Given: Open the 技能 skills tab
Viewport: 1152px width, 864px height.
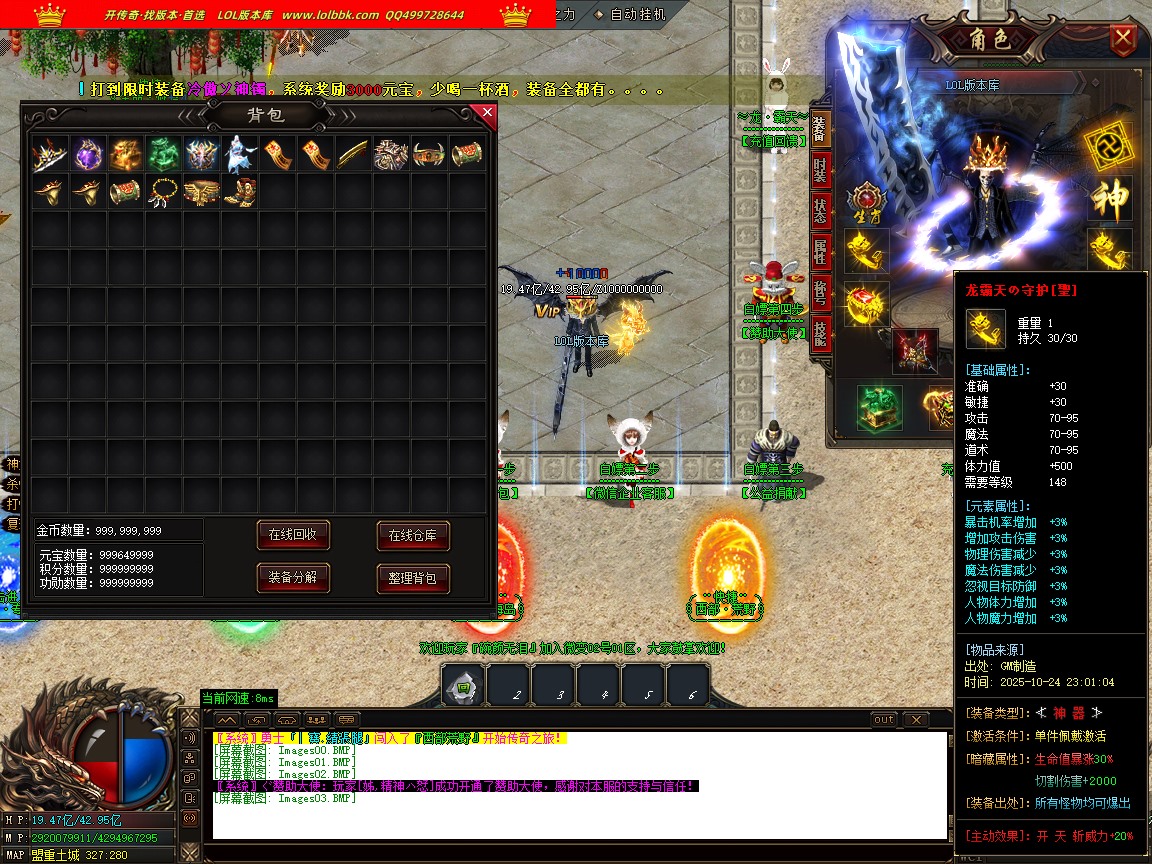Looking at the screenshot, I should [820, 332].
